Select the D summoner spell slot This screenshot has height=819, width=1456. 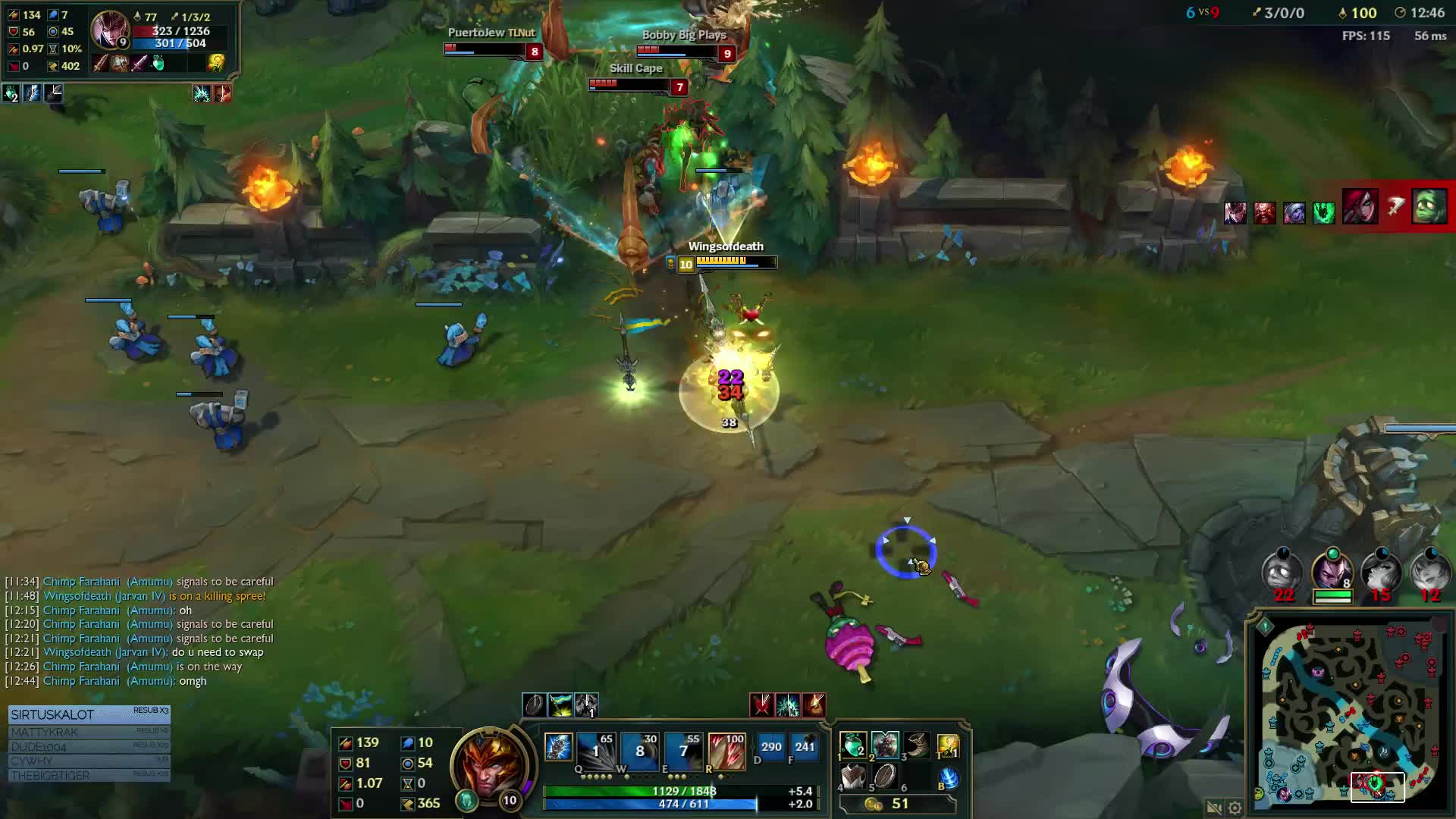pos(771,747)
